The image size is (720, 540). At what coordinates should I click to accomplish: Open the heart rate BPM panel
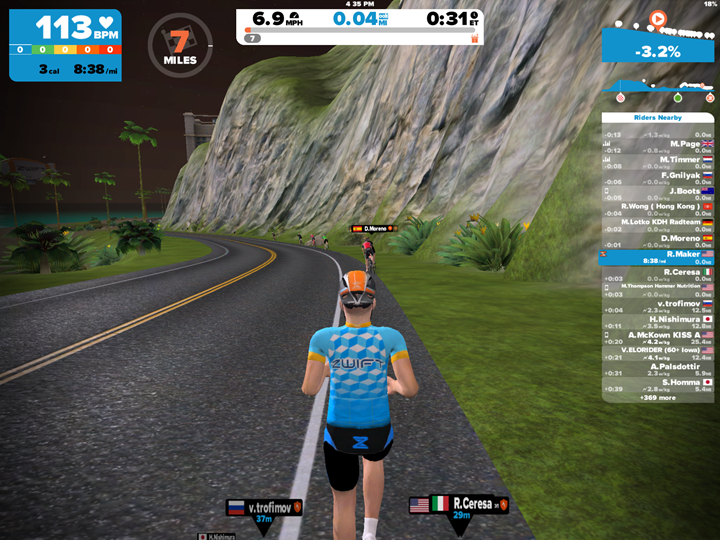tap(65, 45)
